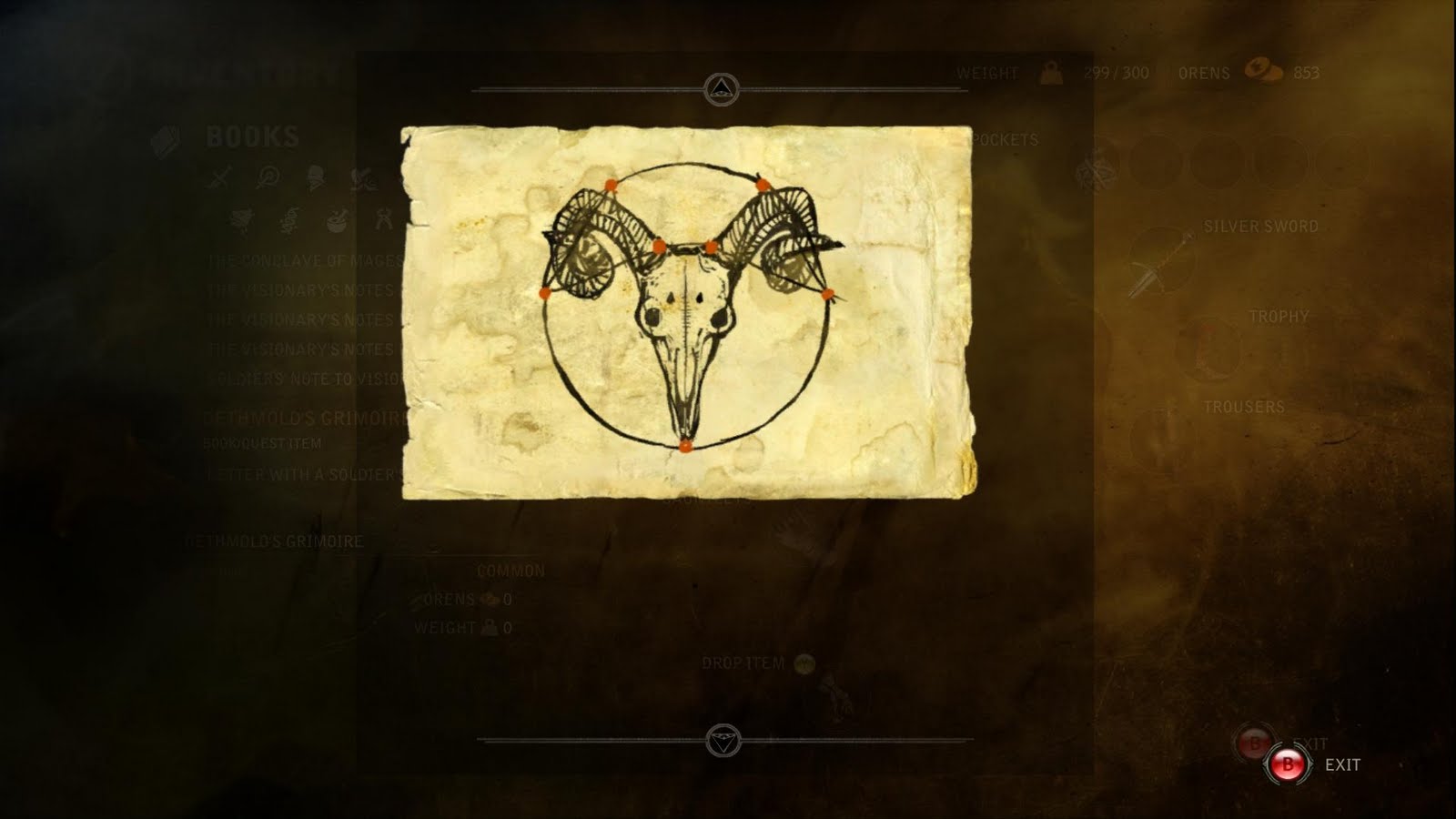
Task: Open the trap/target category icon
Action: 267,177
